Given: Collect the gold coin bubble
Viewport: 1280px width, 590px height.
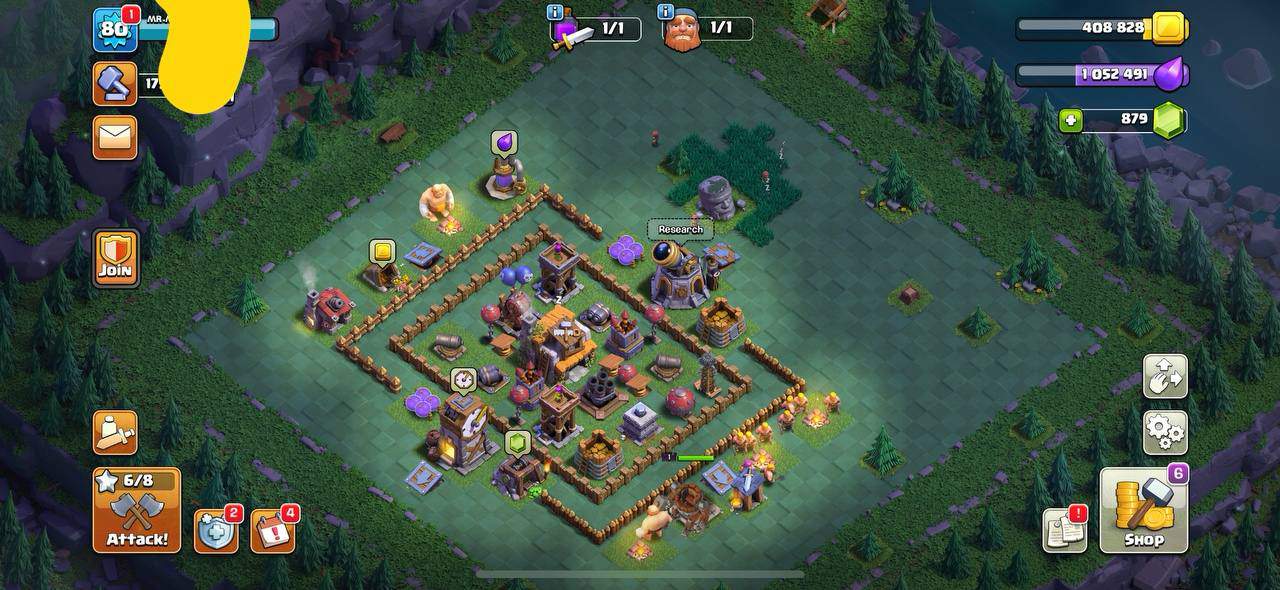Looking at the screenshot, I should (x=382, y=251).
